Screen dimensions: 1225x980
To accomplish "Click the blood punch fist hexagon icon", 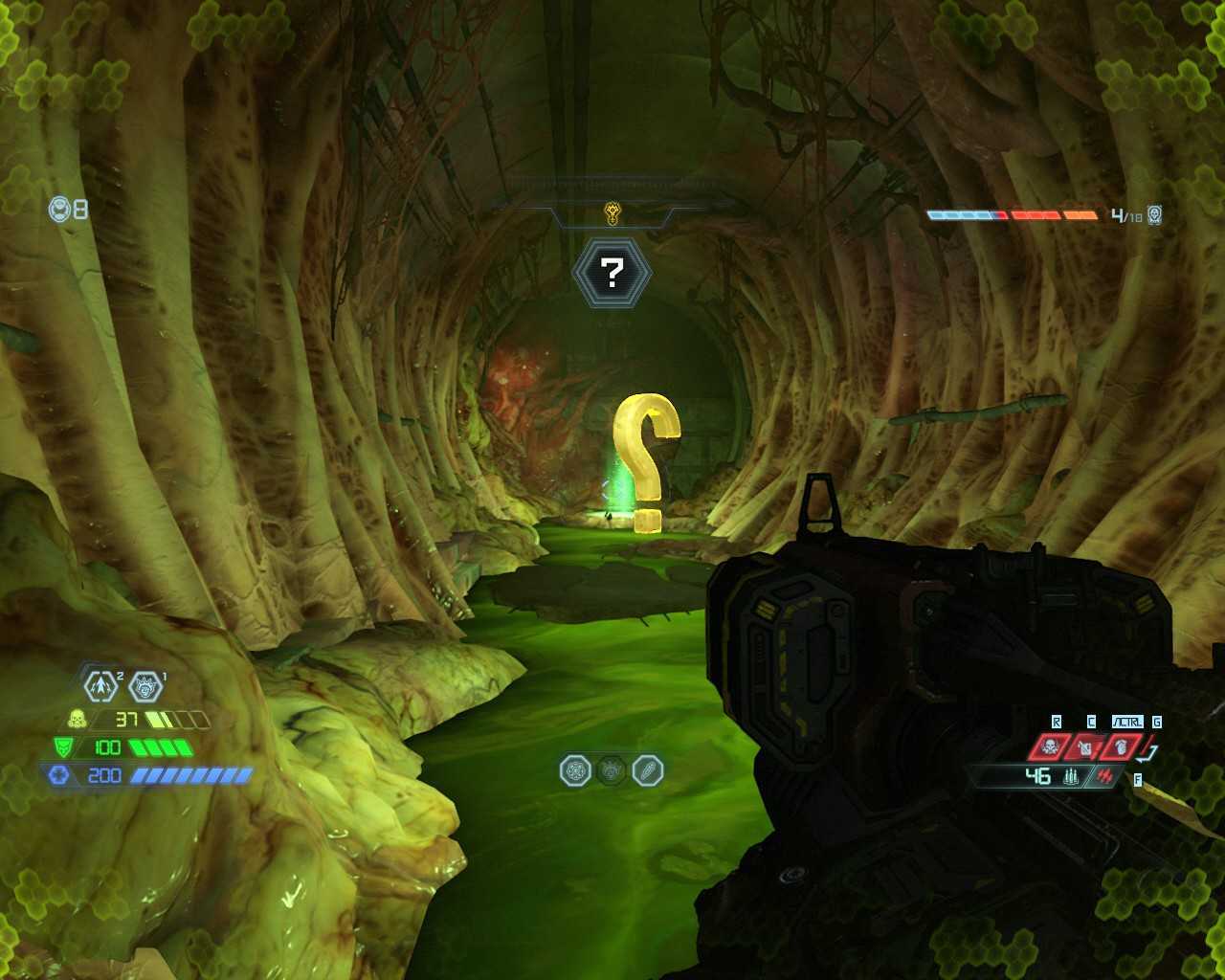I will click(145, 685).
